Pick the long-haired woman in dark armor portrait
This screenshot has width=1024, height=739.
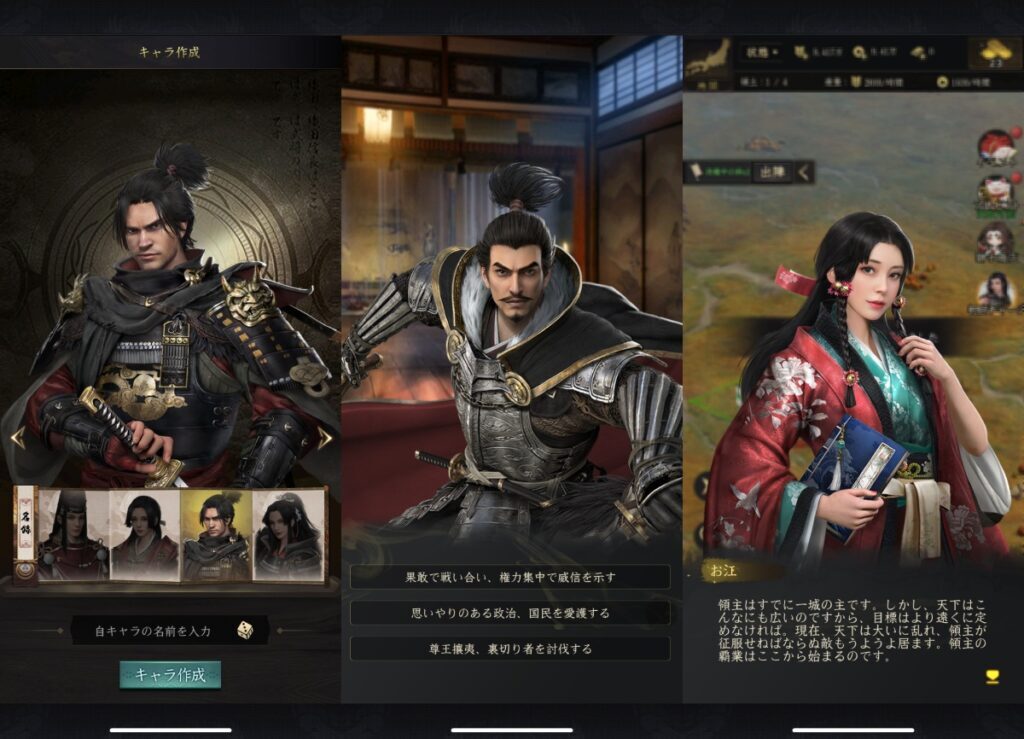tap(288, 534)
